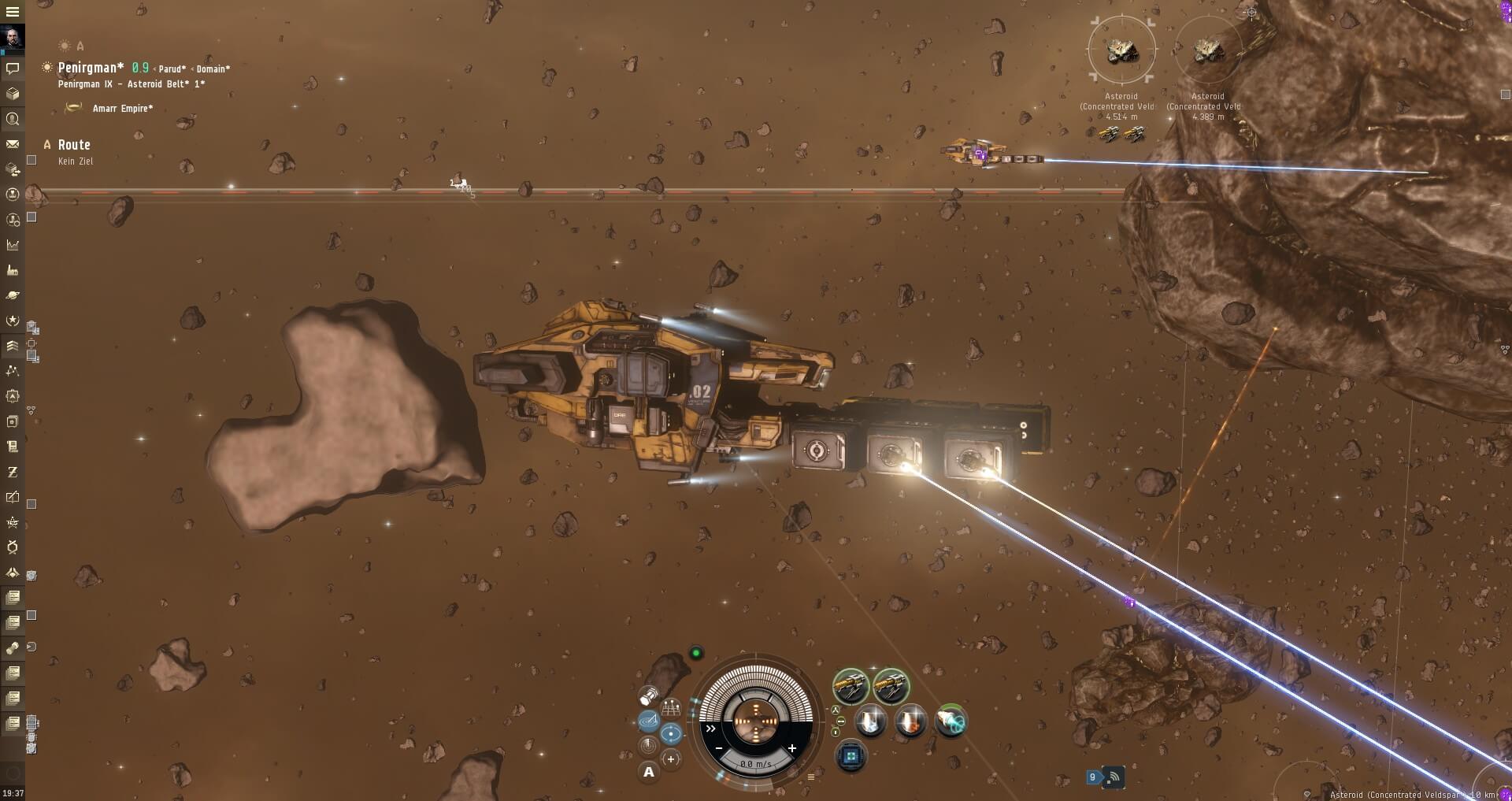Activate the blue square module below the lasers
Image resolution: width=1512 pixels, height=801 pixels.
pos(850,757)
